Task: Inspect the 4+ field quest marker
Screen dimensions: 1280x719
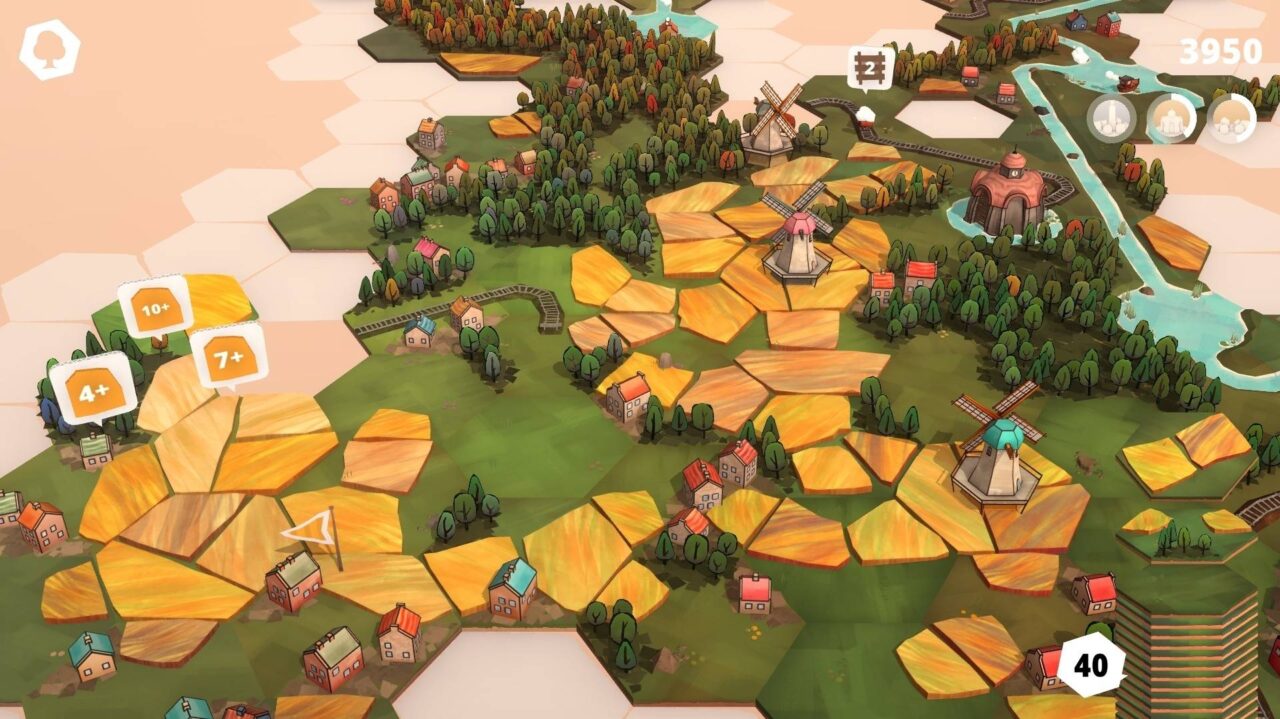Action: coord(93,390)
